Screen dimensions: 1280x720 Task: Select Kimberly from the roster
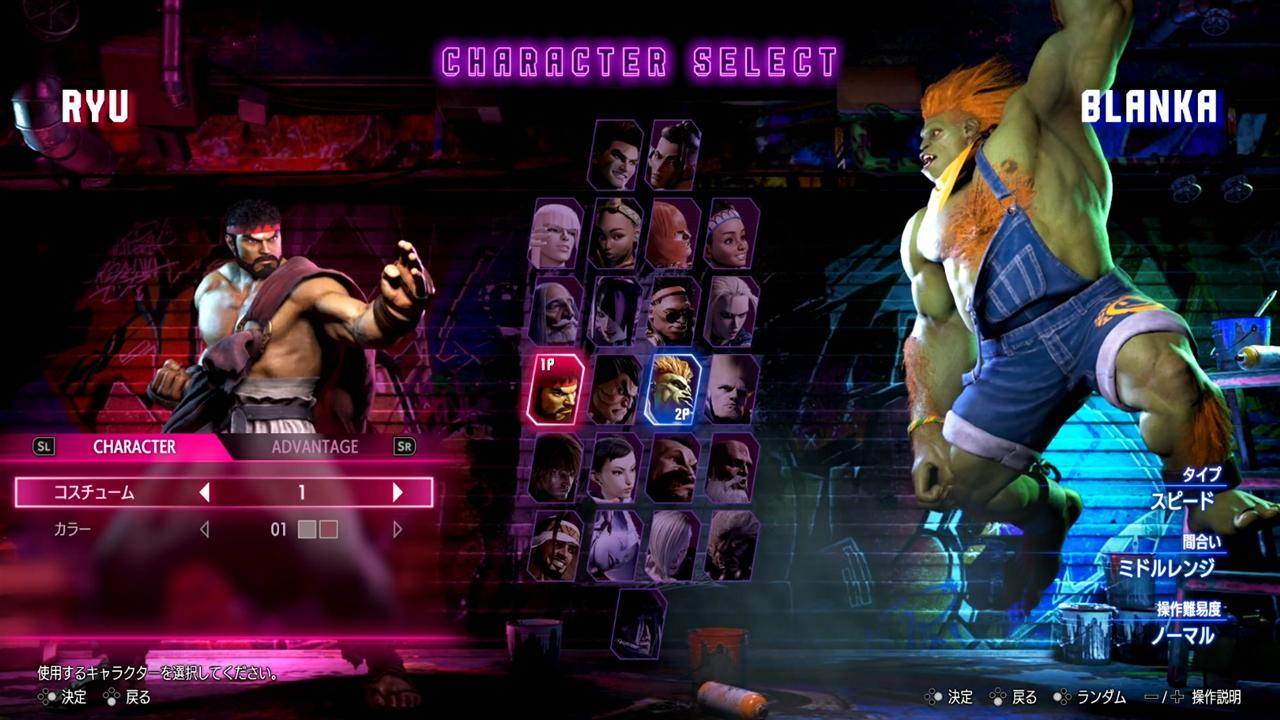614,233
